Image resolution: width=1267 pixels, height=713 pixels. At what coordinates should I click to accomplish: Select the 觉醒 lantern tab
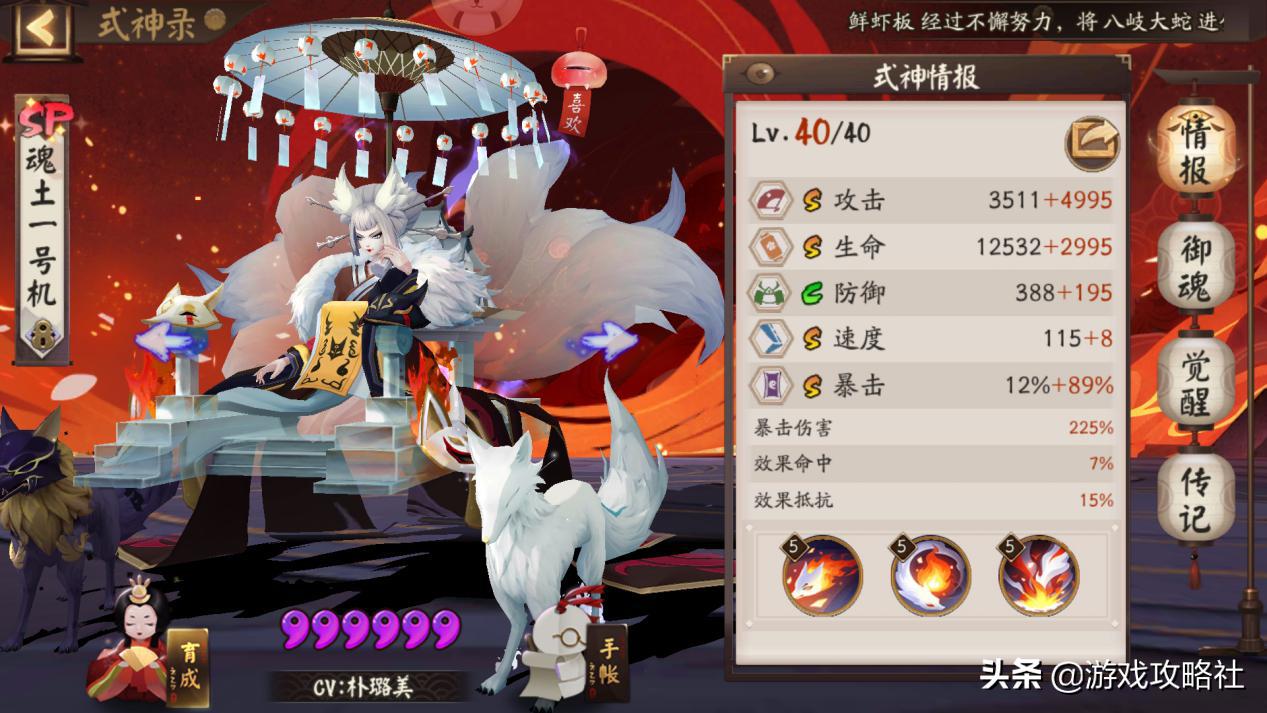coord(1196,385)
